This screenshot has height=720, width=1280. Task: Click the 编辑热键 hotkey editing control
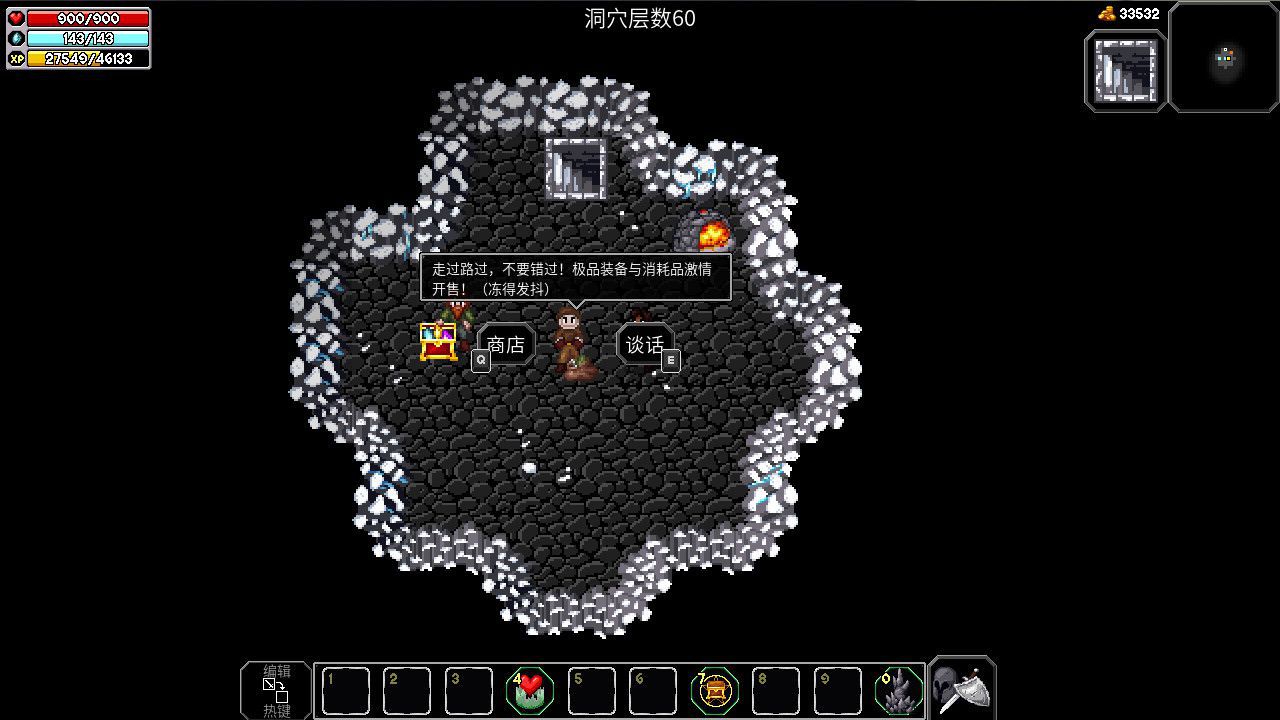click(x=275, y=690)
